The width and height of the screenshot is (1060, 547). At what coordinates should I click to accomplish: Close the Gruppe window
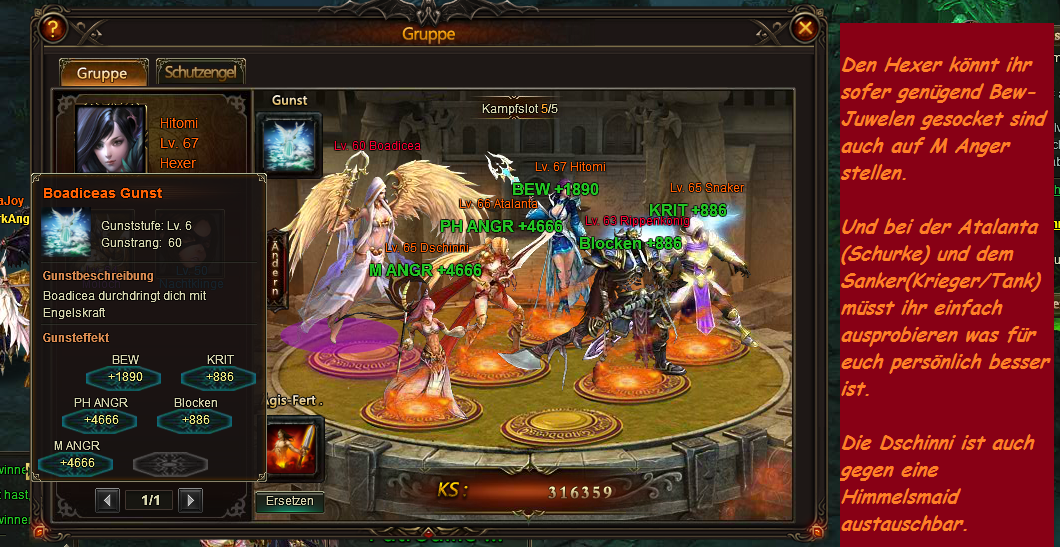[804, 29]
